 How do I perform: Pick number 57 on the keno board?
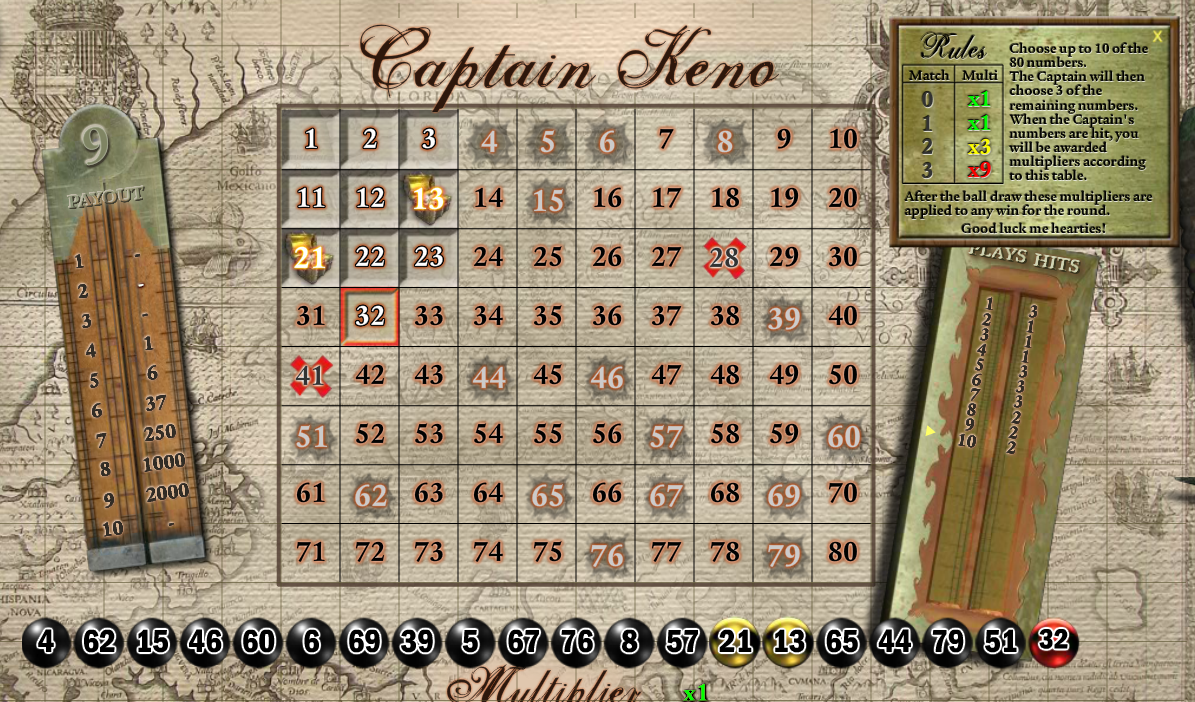click(x=665, y=435)
